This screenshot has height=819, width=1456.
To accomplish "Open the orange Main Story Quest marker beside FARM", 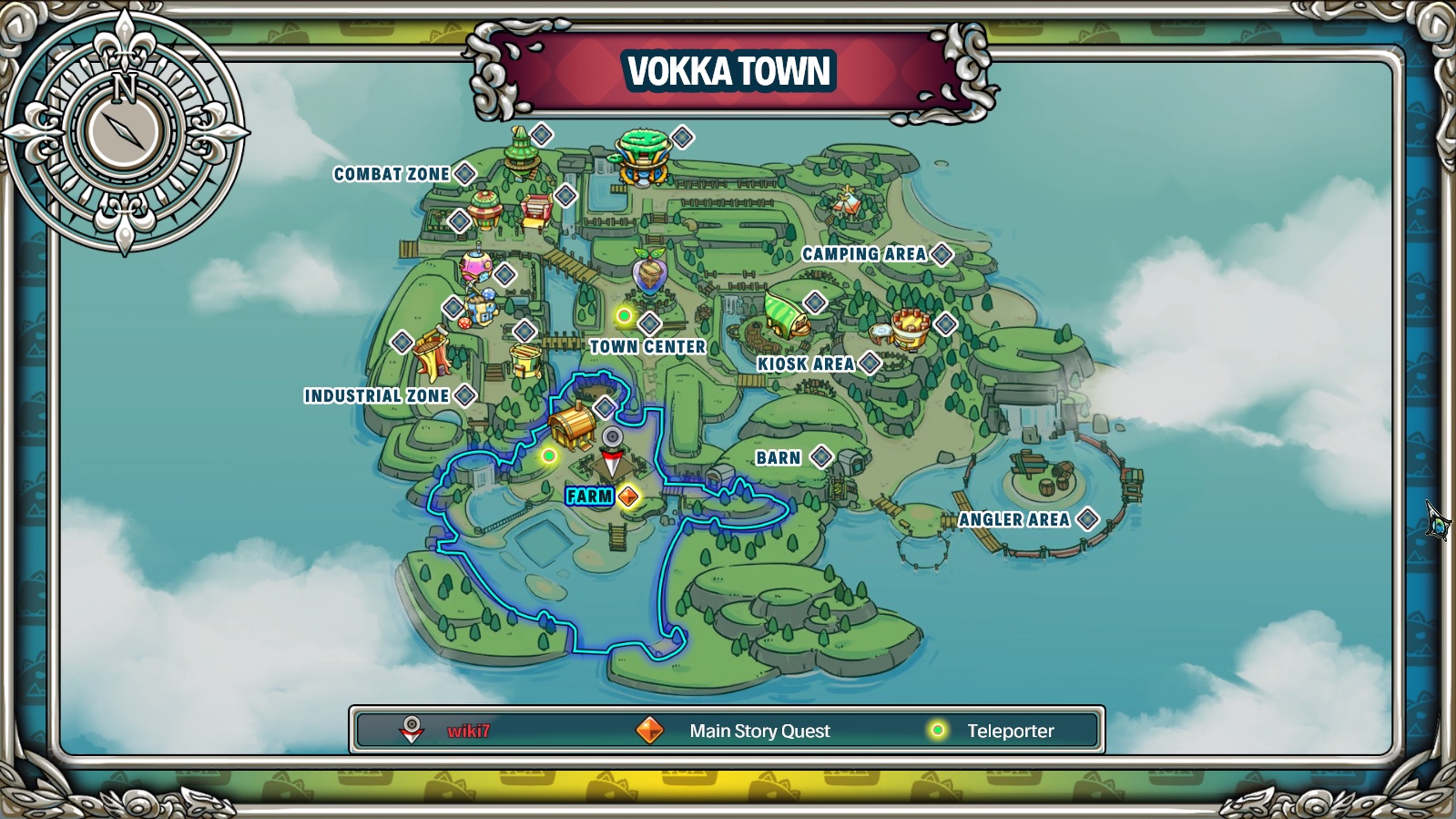I will point(626,497).
